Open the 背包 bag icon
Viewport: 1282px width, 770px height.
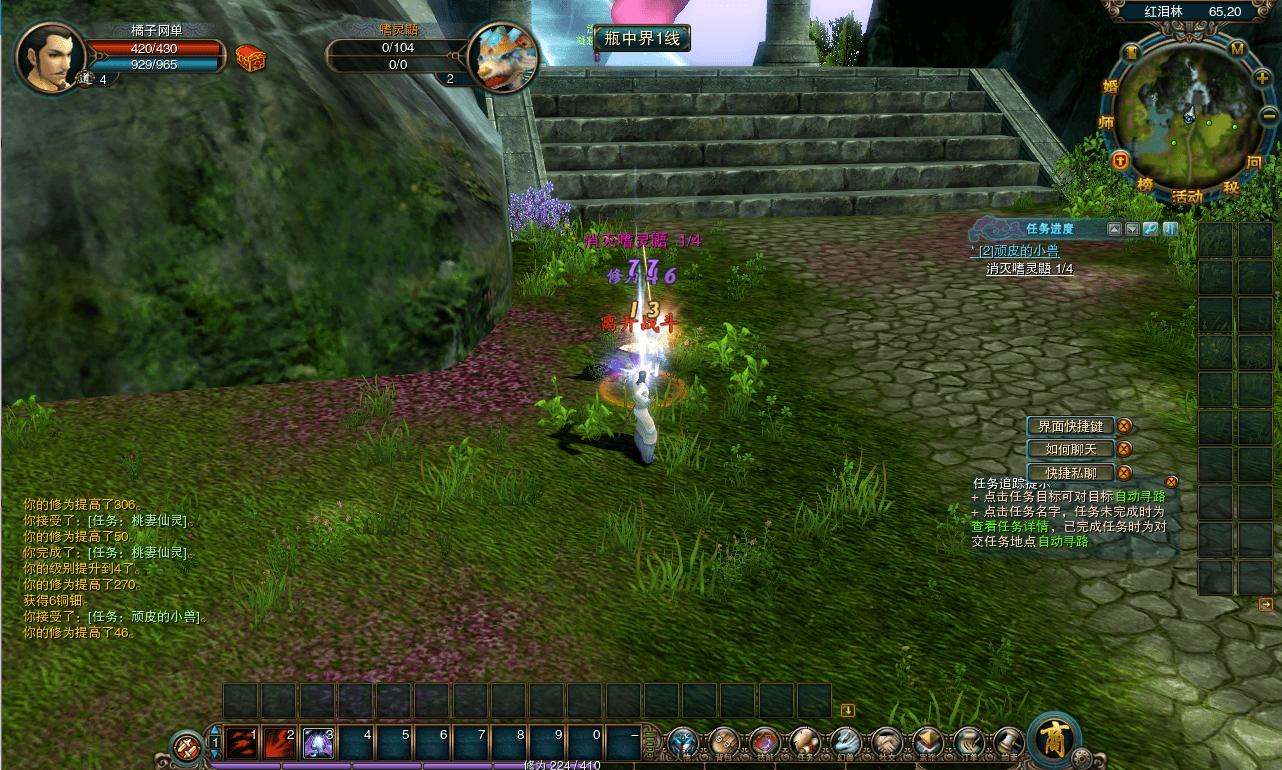tap(724, 742)
